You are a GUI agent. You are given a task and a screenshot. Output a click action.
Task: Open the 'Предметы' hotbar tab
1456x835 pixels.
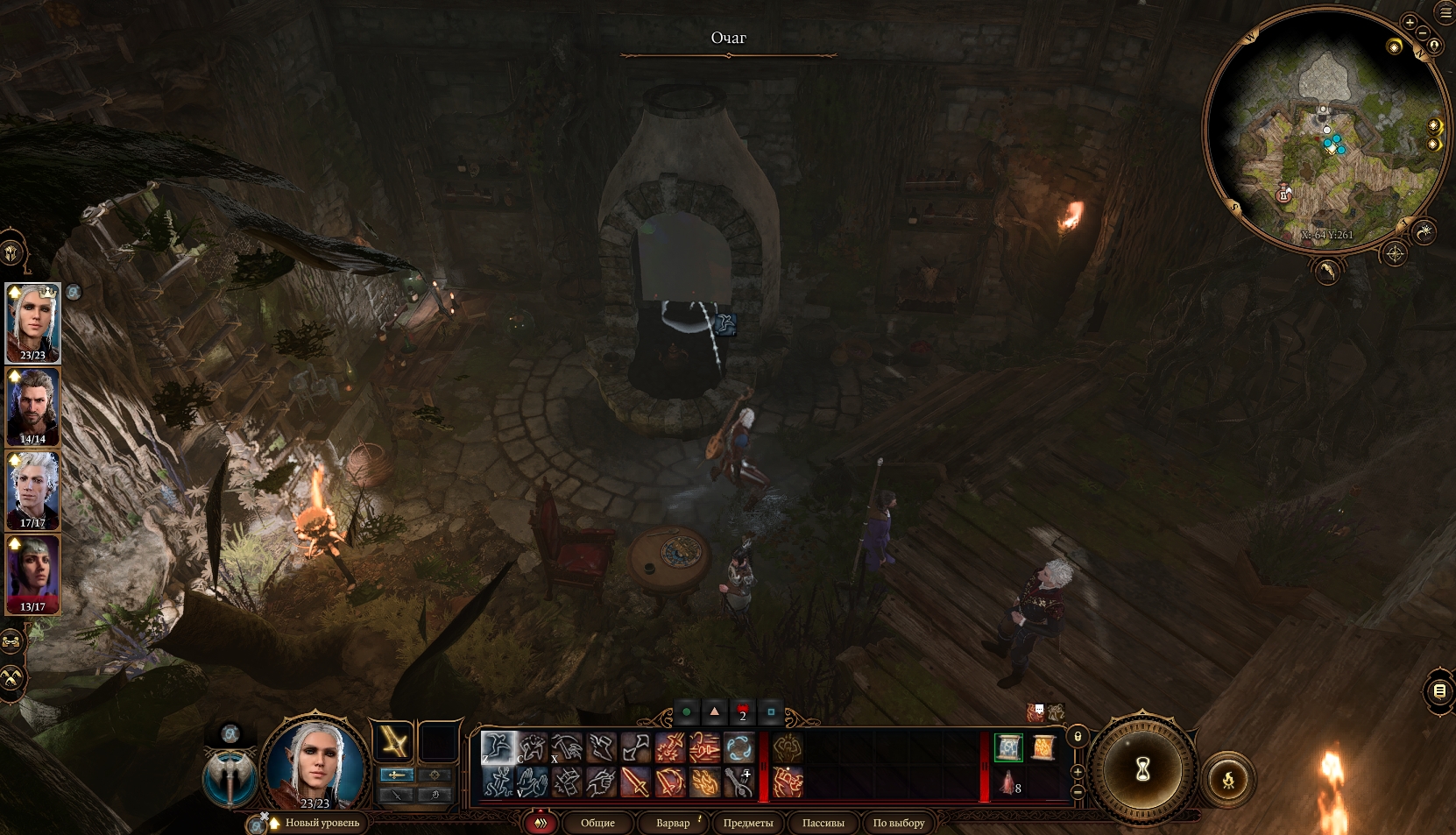(x=747, y=823)
